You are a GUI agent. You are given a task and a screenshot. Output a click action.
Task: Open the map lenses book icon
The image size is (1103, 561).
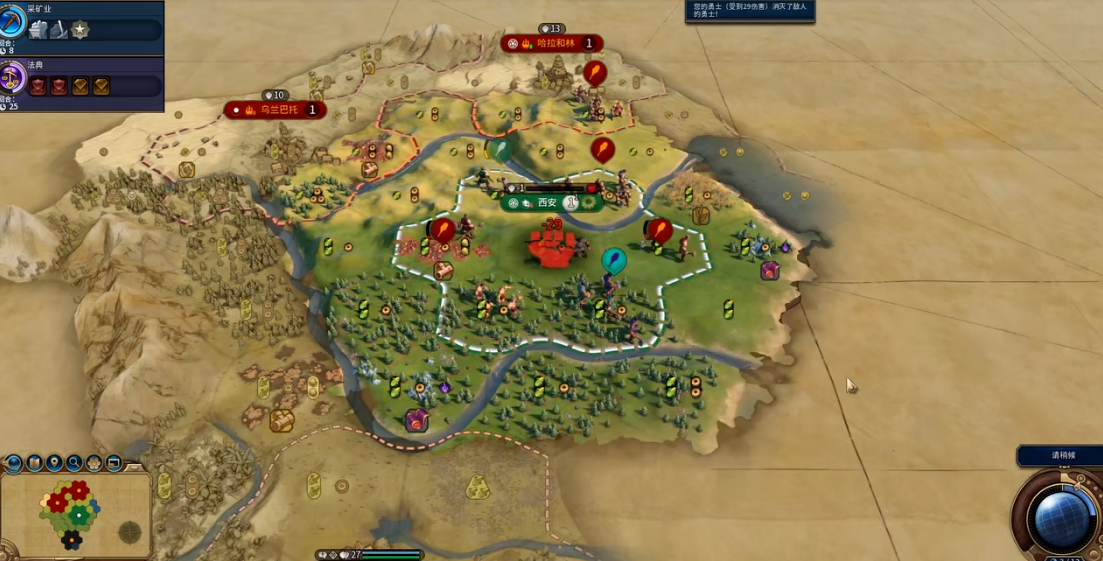(x=34, y=463)
